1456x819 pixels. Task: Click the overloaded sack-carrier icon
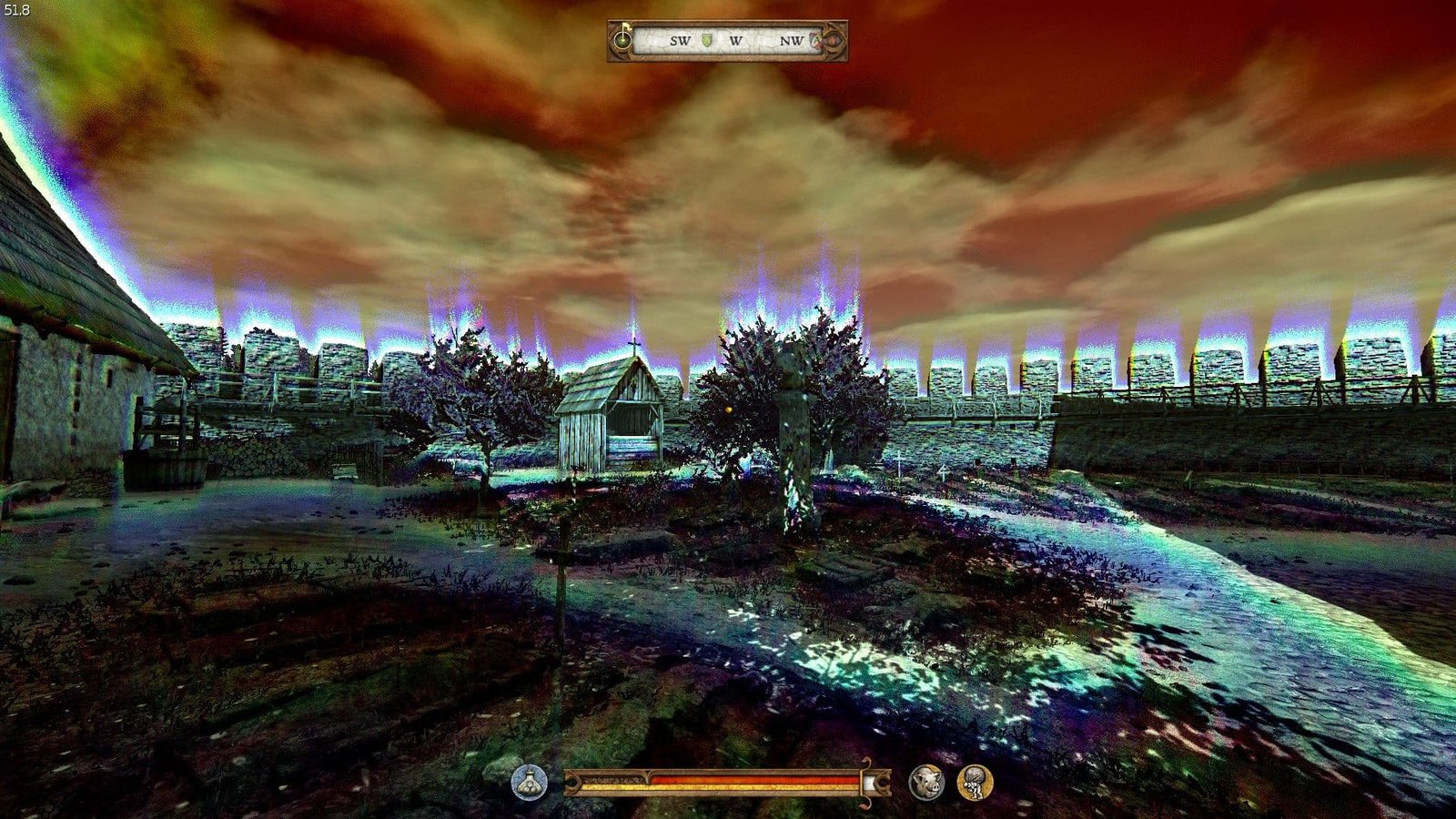975,782
